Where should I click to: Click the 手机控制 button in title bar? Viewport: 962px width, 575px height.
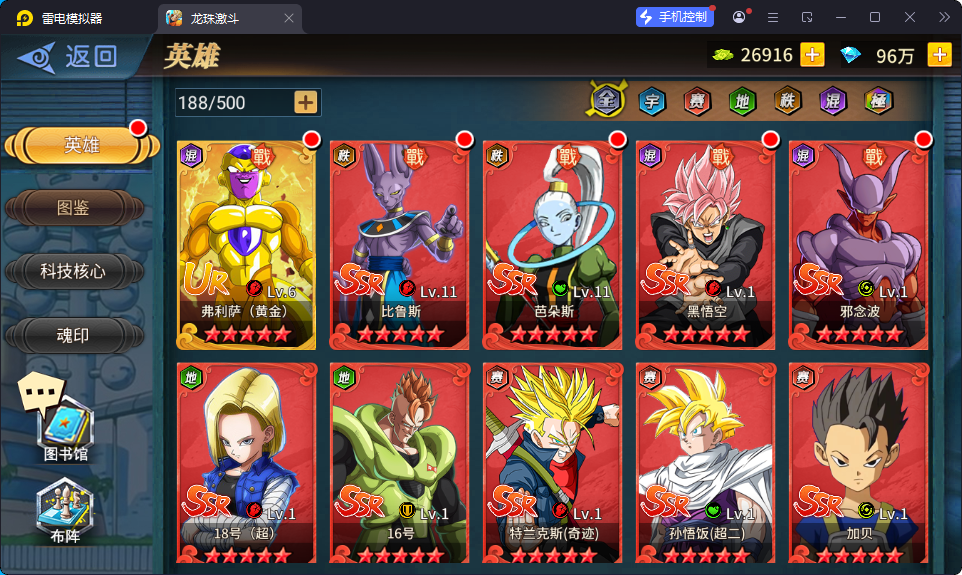(x=674, y=17)
